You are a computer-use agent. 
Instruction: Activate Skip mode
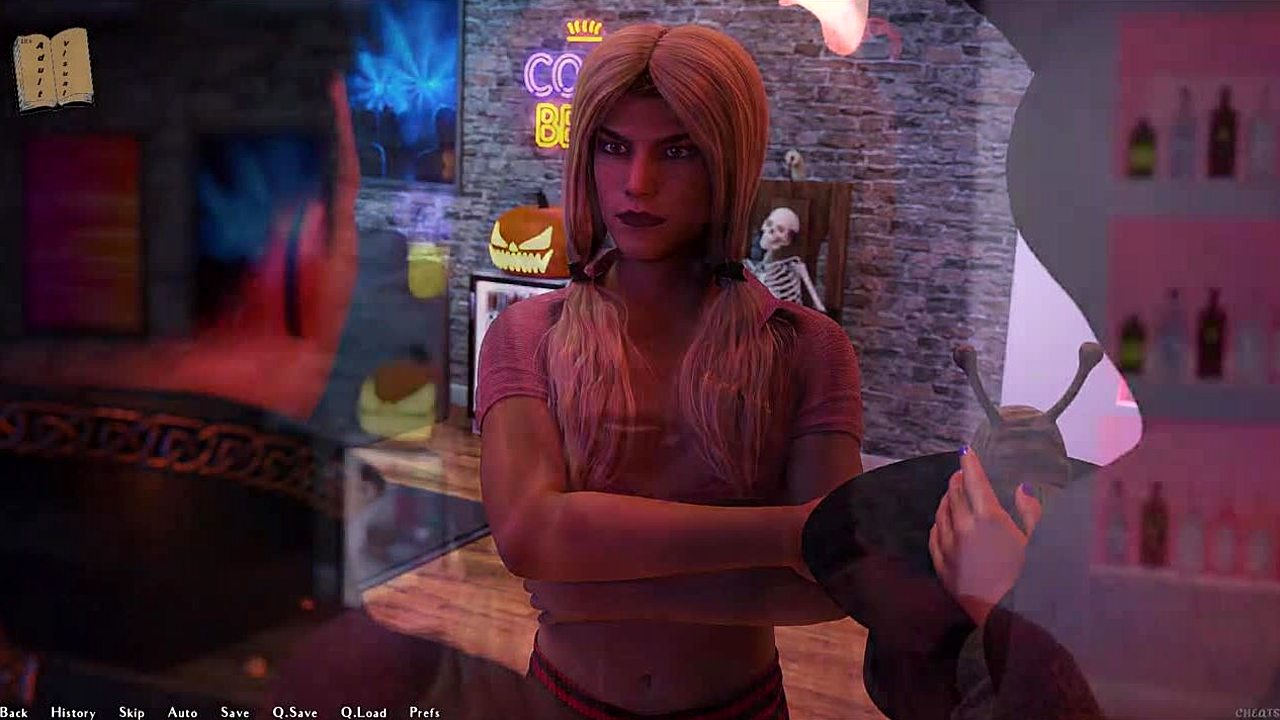click(131, 712)
